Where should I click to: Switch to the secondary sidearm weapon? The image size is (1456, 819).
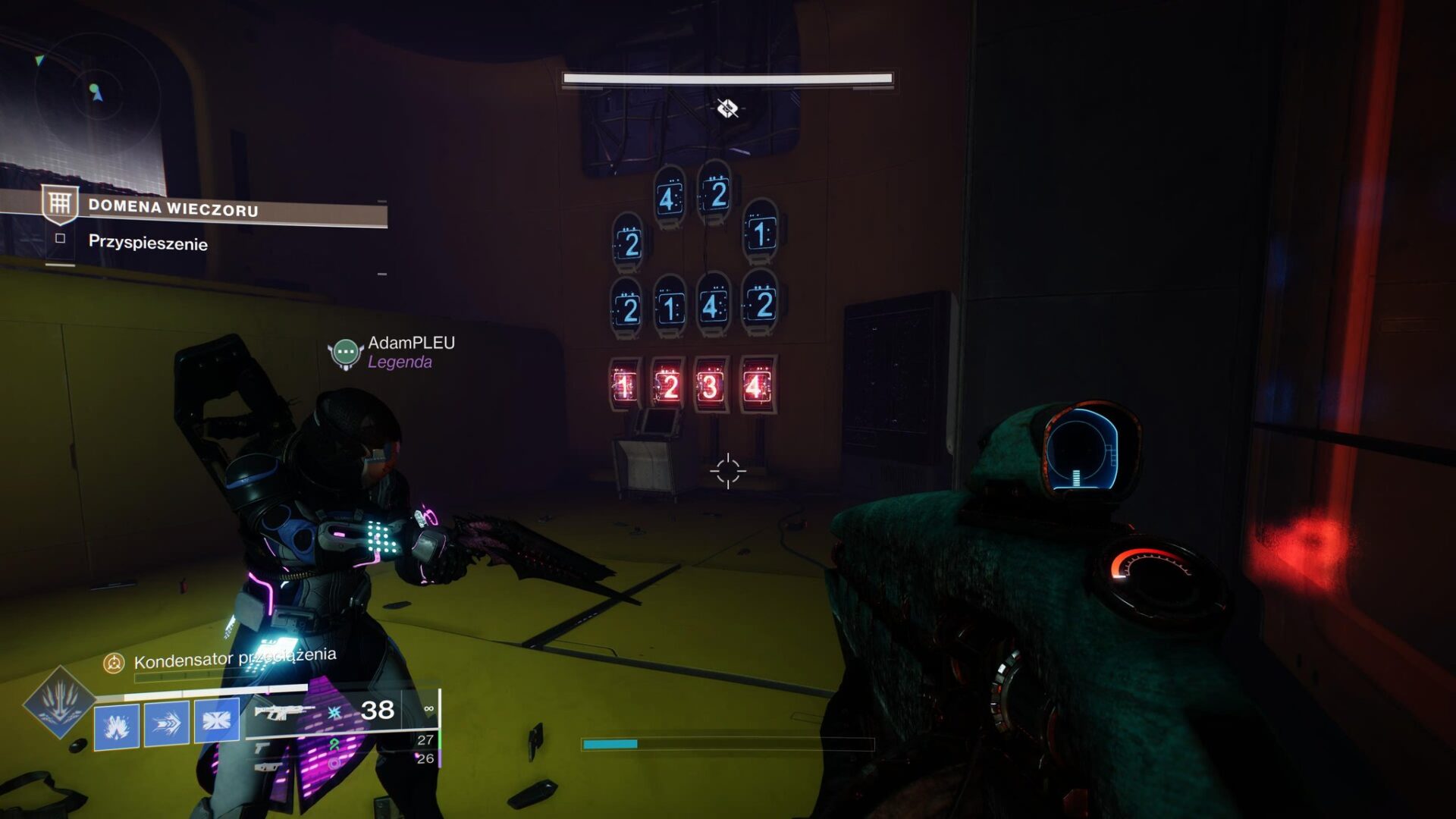click(x=262, y=748)
